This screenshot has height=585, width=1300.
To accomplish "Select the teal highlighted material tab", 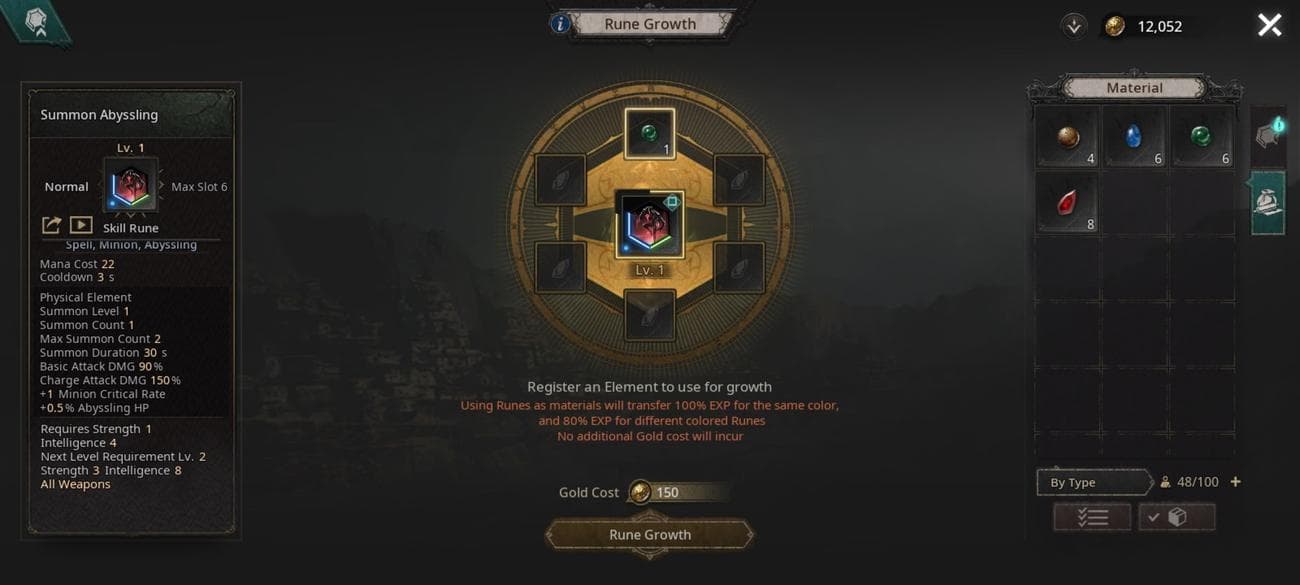I will 1268,202.
